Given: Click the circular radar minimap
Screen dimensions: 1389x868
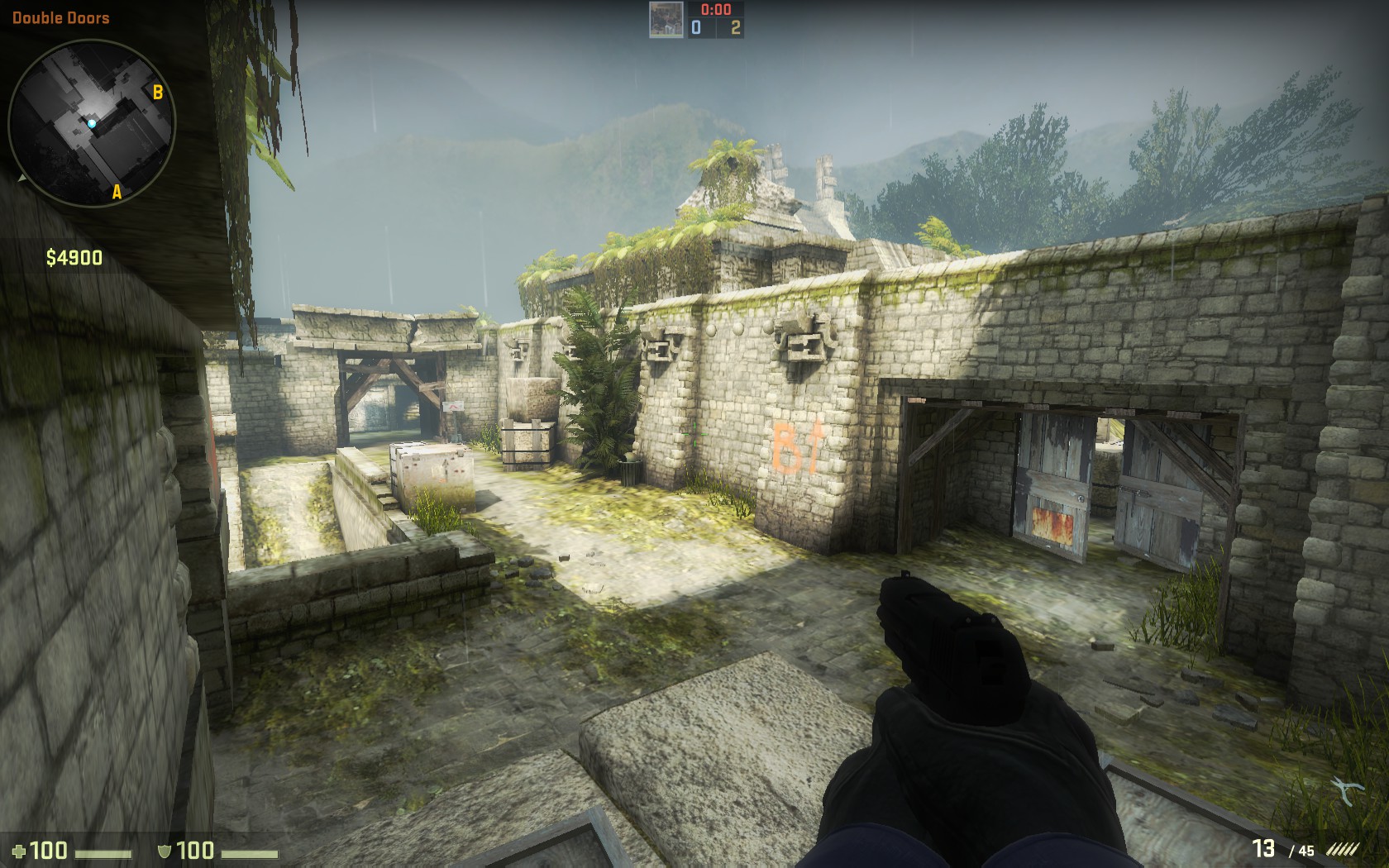Looking at the screenshot, I should (91, 124).
